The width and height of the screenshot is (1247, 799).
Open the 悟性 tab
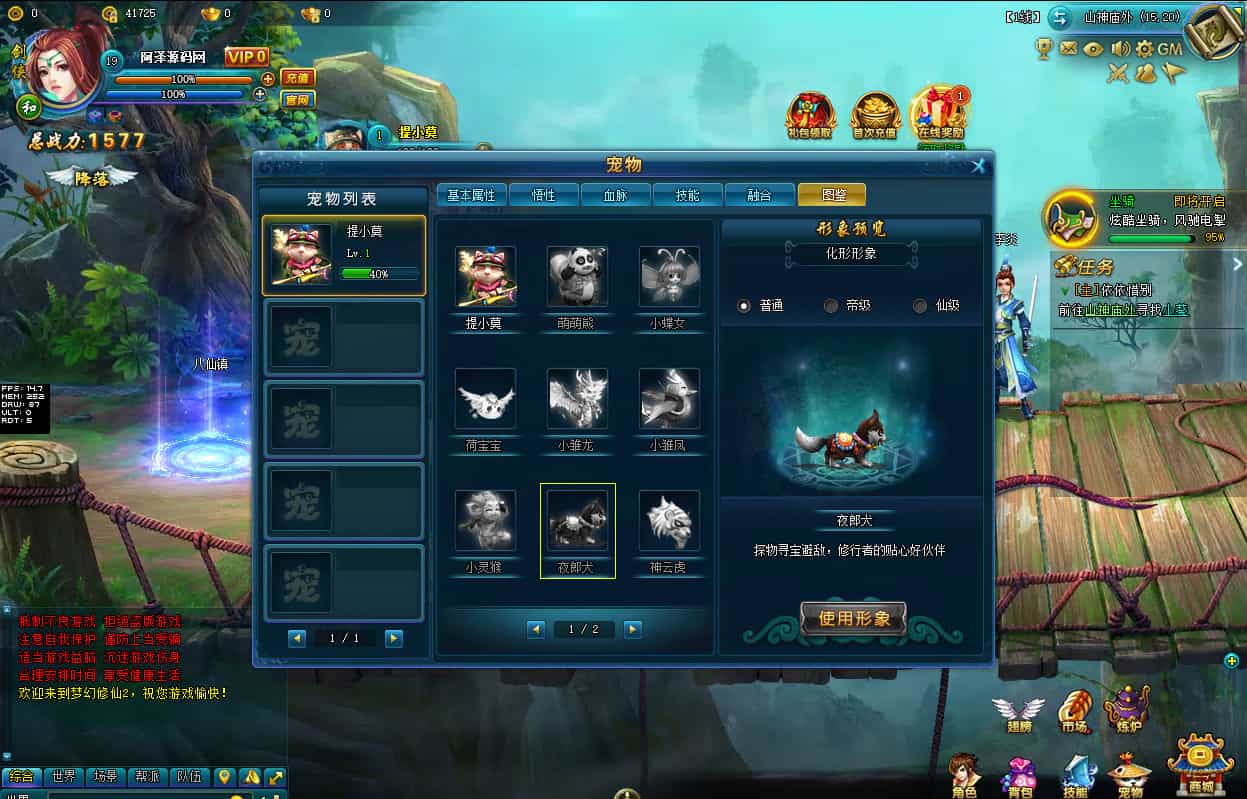coord(543,195)
